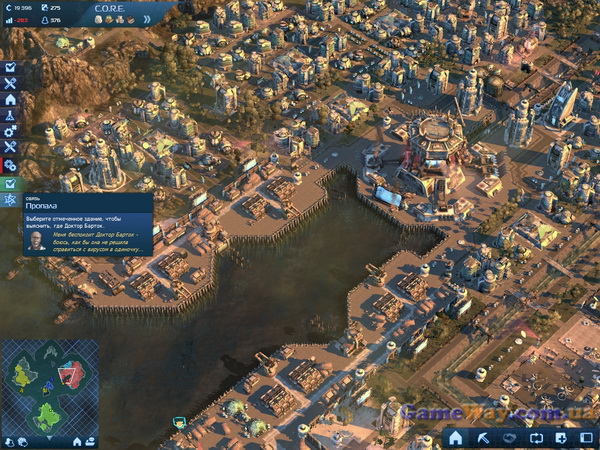Screen dimensions: 600x450
Task: Click the house button below the minimap
Action: tap(77, 441)
